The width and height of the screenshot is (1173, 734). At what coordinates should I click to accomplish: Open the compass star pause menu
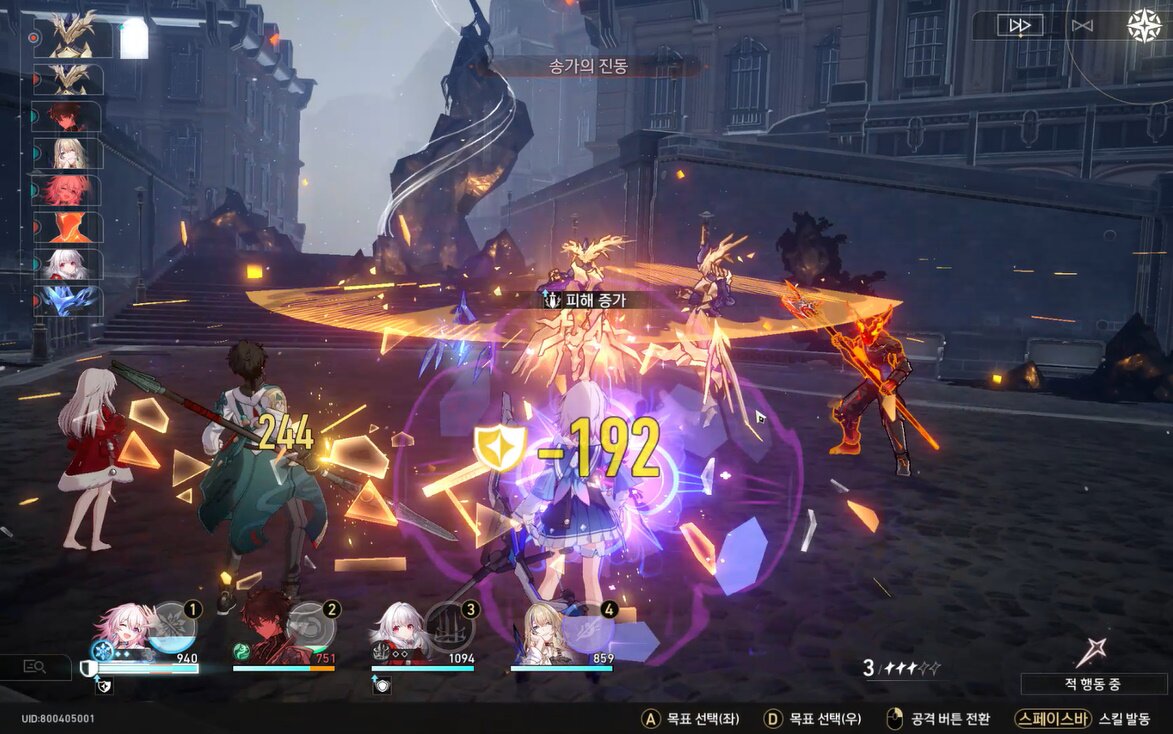click(x=1144, y=25)
